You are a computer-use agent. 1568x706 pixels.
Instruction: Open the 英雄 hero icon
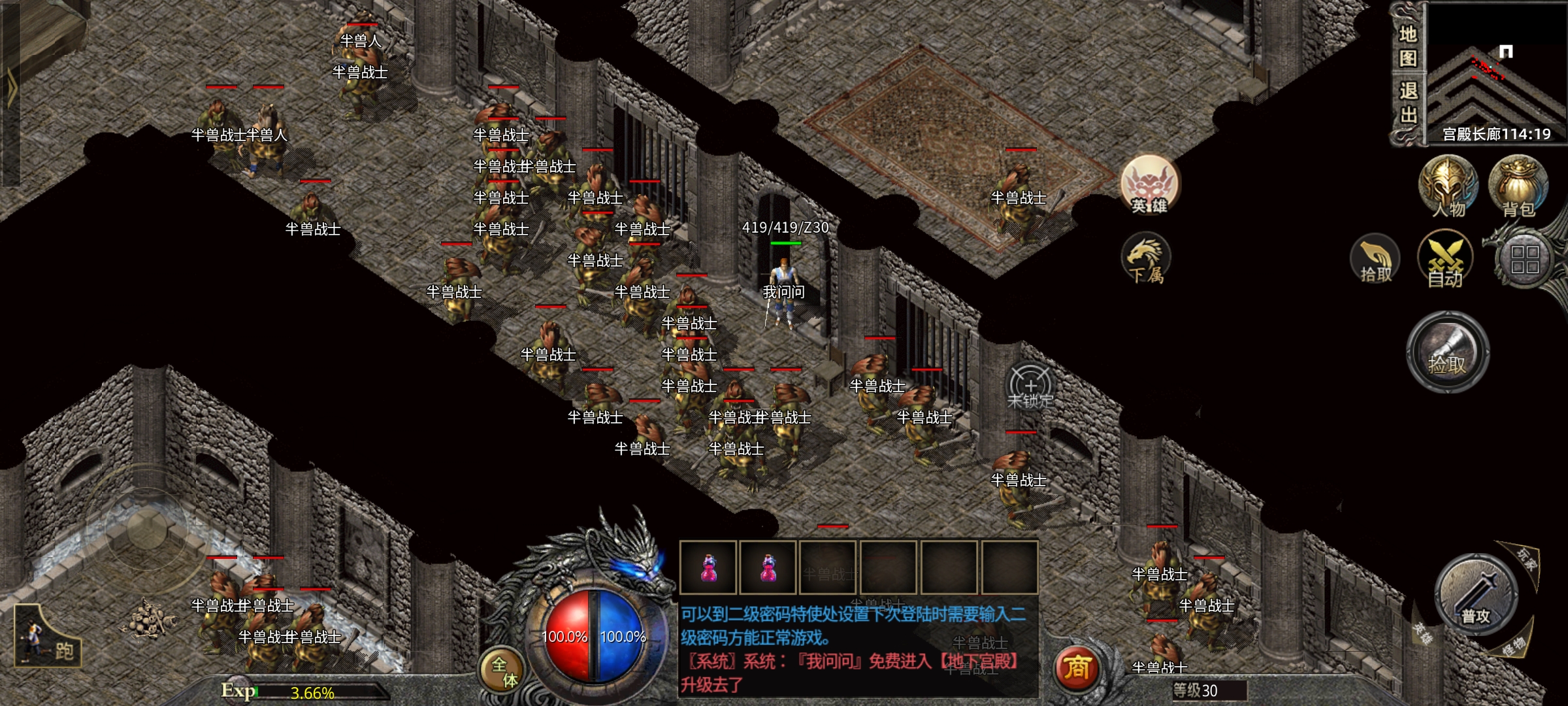tap(1149, 185)
